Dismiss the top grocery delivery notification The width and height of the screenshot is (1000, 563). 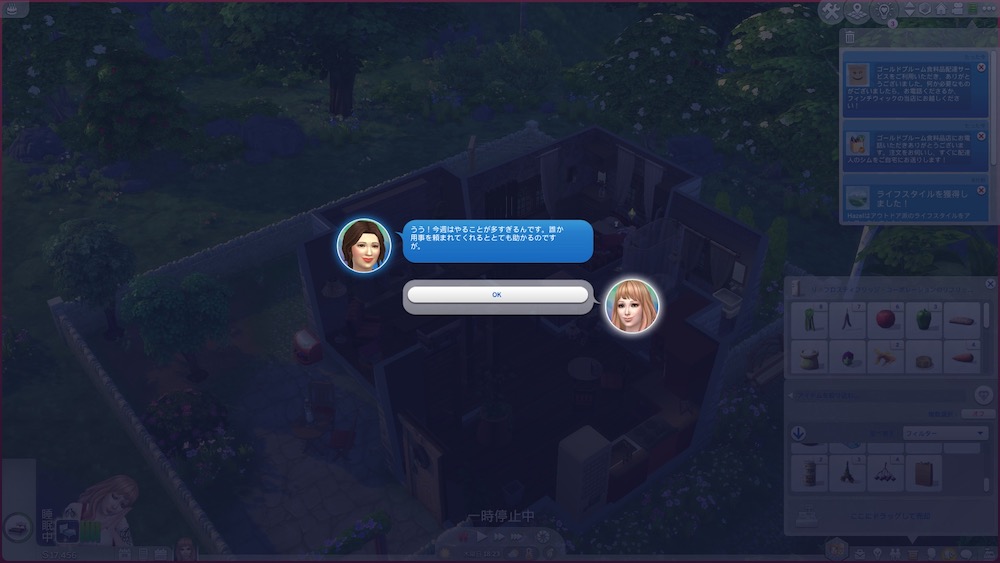pyautogui.click(x=981, y=67)
